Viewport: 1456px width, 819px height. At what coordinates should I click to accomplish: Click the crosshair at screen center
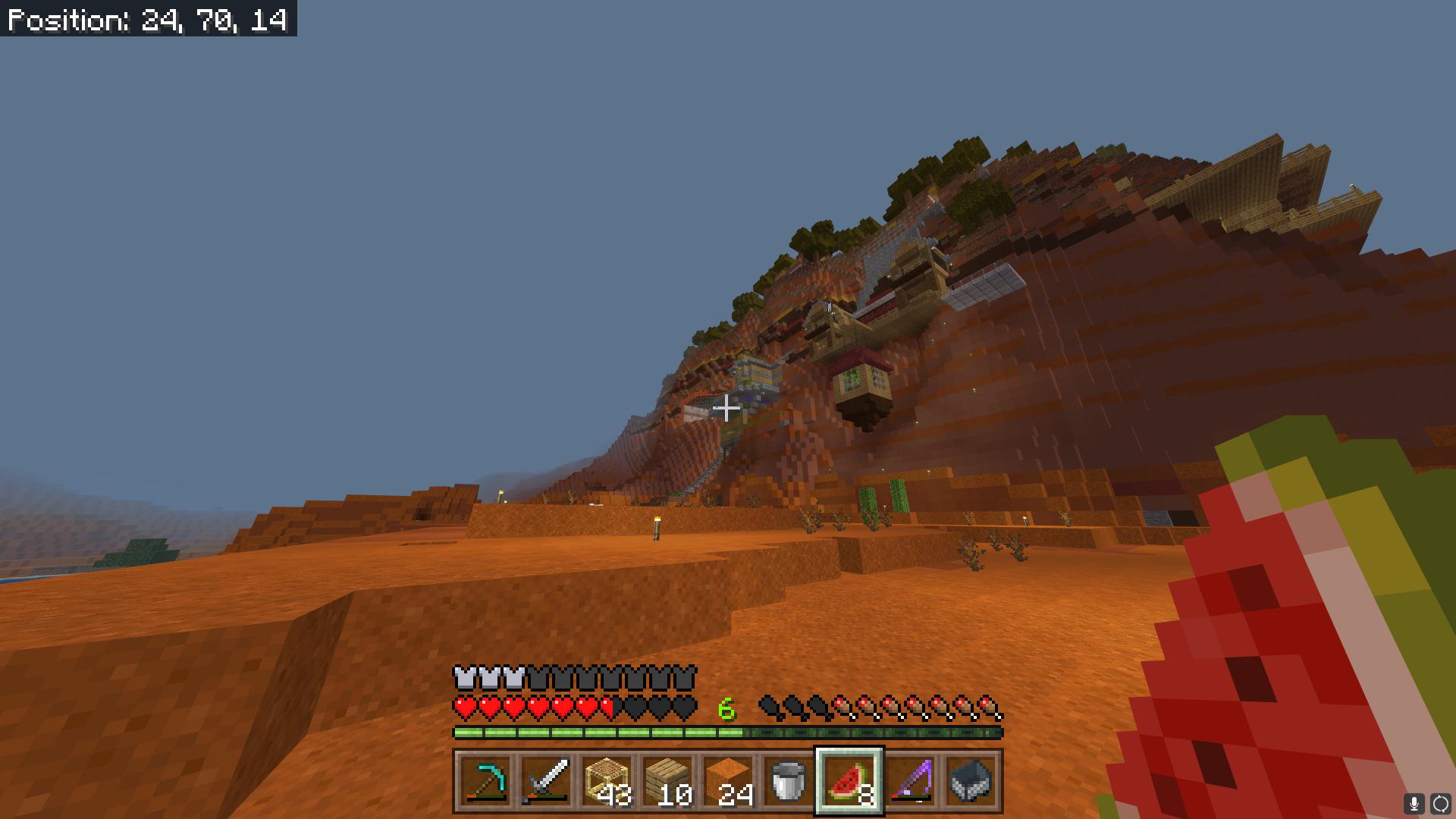click(x=728, y=409)
